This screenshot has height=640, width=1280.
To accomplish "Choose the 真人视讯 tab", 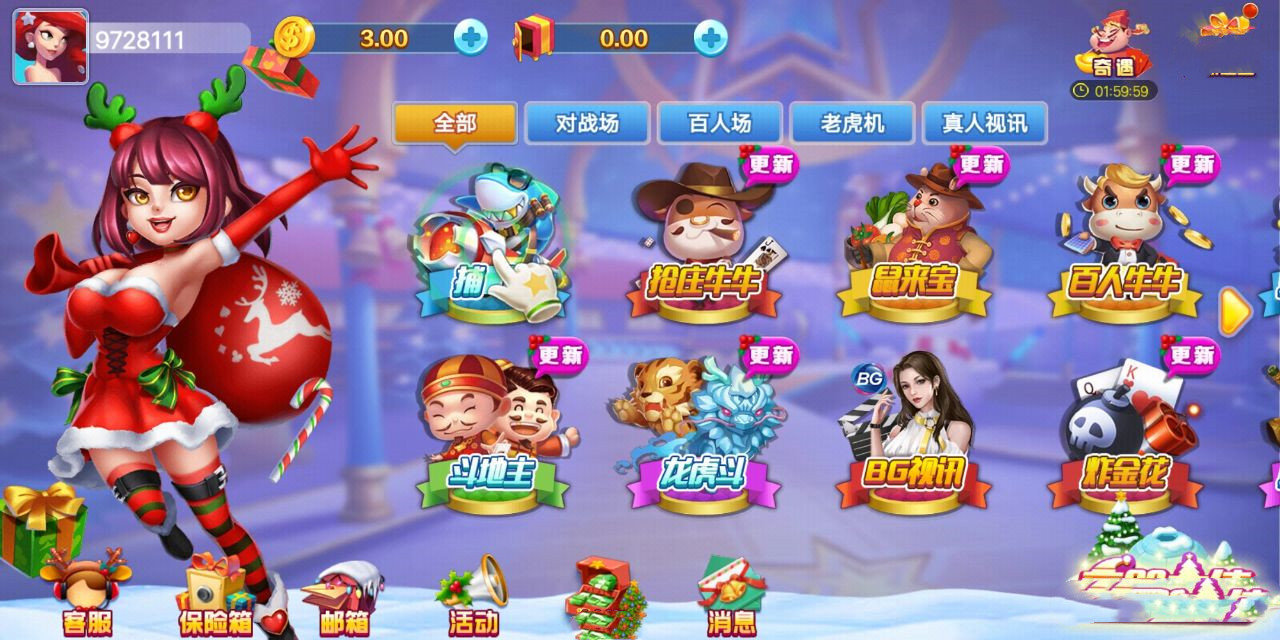I will click(x=984, y=124).
